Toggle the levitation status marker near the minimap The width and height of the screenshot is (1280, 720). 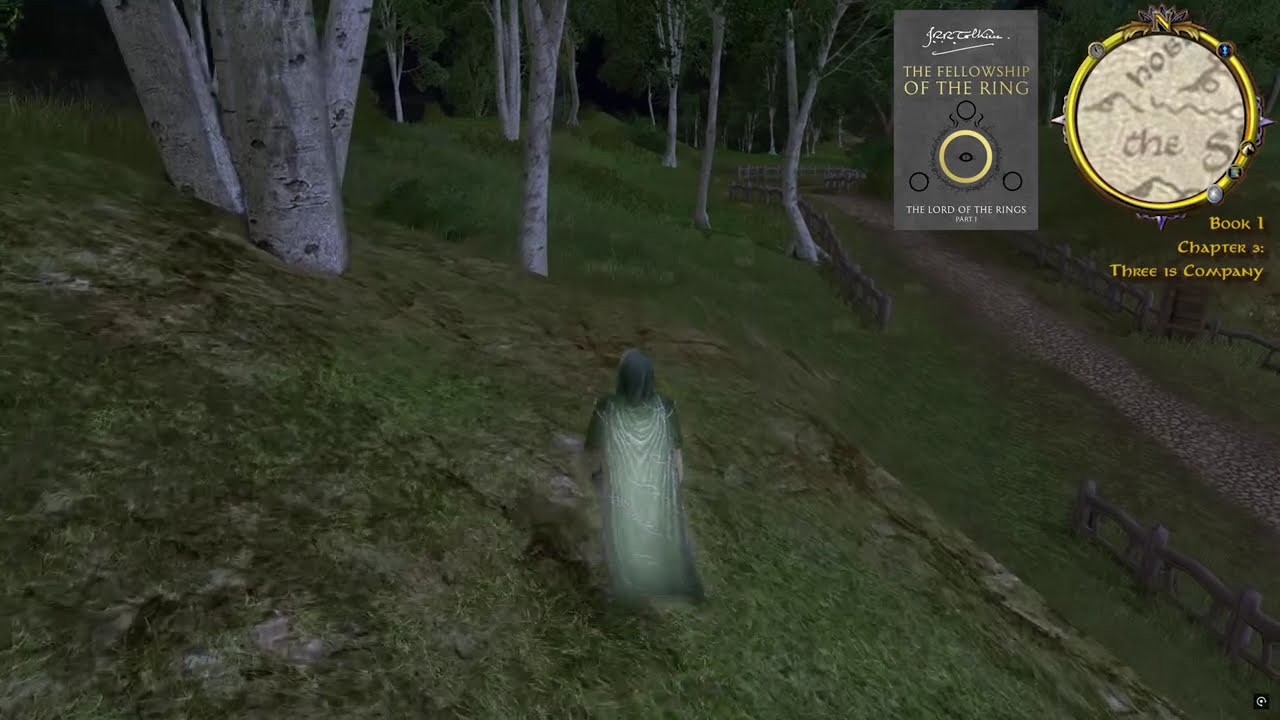pos(1225,50)
